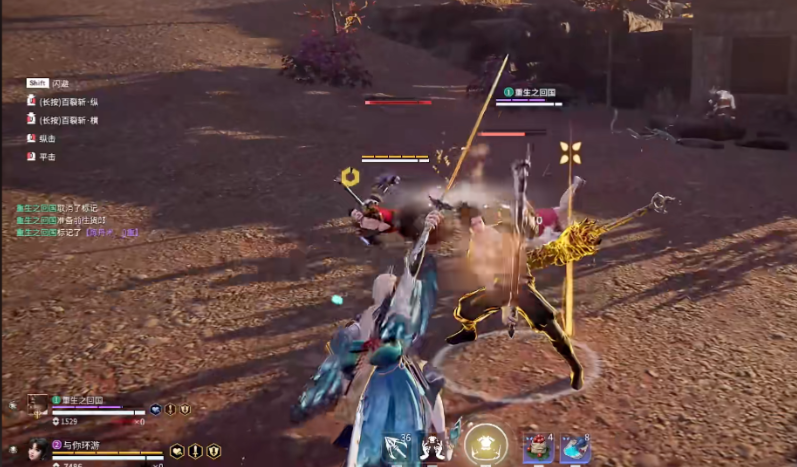Click the portrait of player 与你环游
This screenshot has width=797, height=467.
(37, 449)
